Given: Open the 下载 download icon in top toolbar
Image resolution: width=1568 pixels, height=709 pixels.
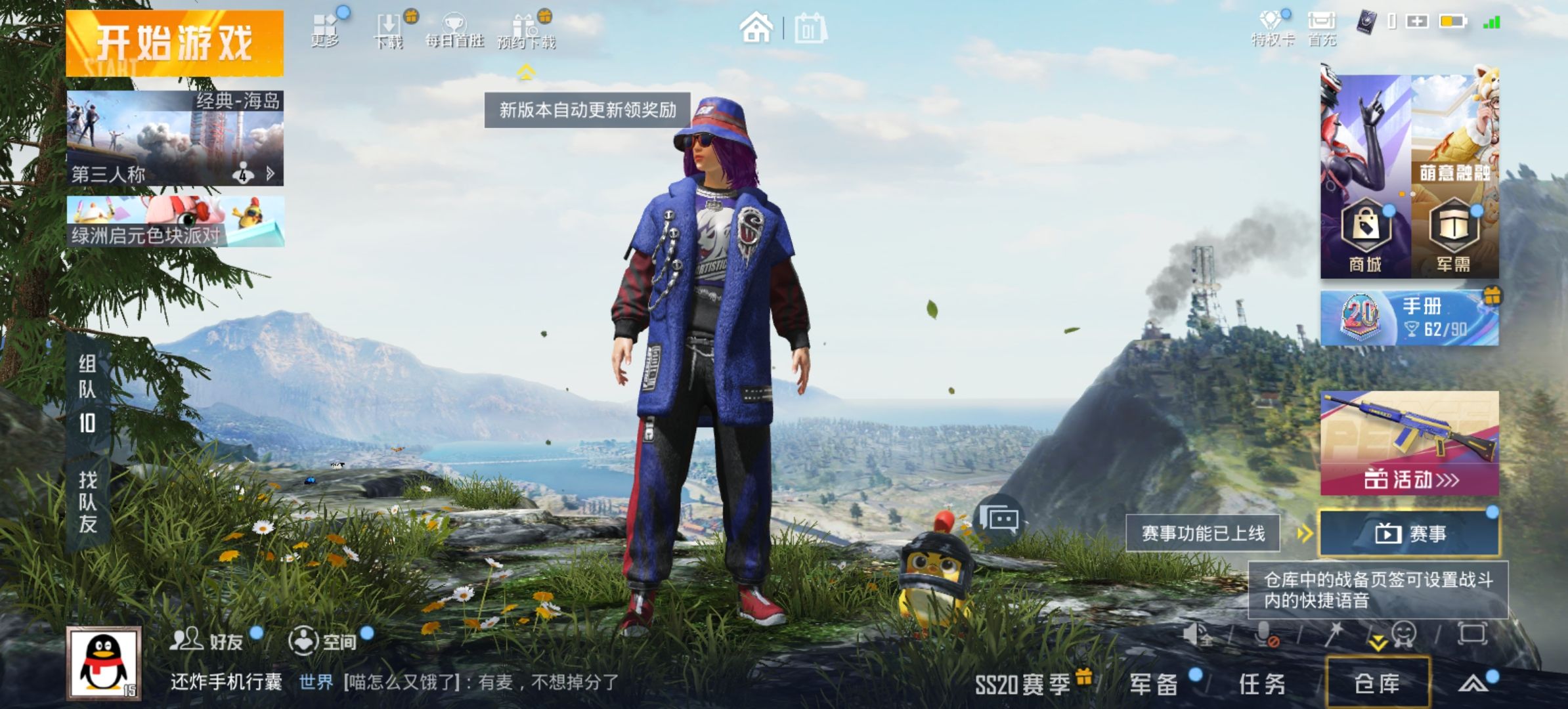Looking at the screenshot, I should click(x=390, y=25).
